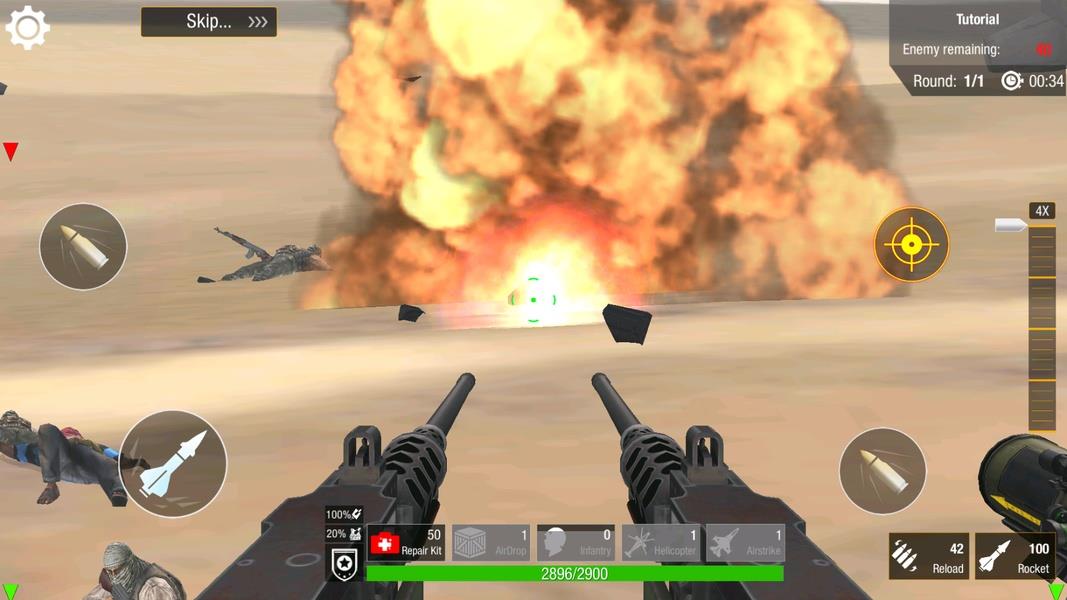This screenshot has width=1067, height=600.
Task: Skip the tutorial
Action: [209, 22]
